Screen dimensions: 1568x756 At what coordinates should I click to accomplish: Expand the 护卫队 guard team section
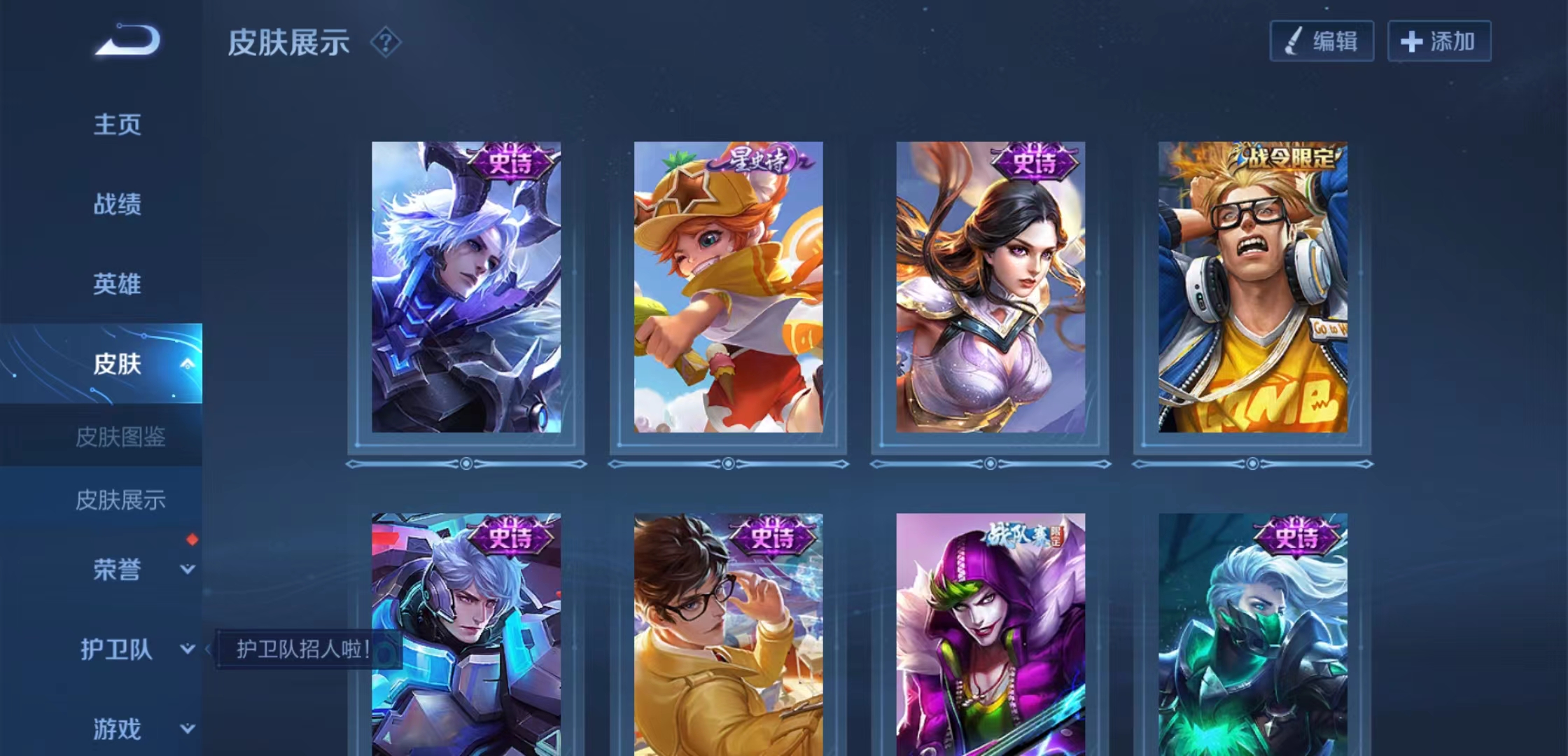pos(187,650)
